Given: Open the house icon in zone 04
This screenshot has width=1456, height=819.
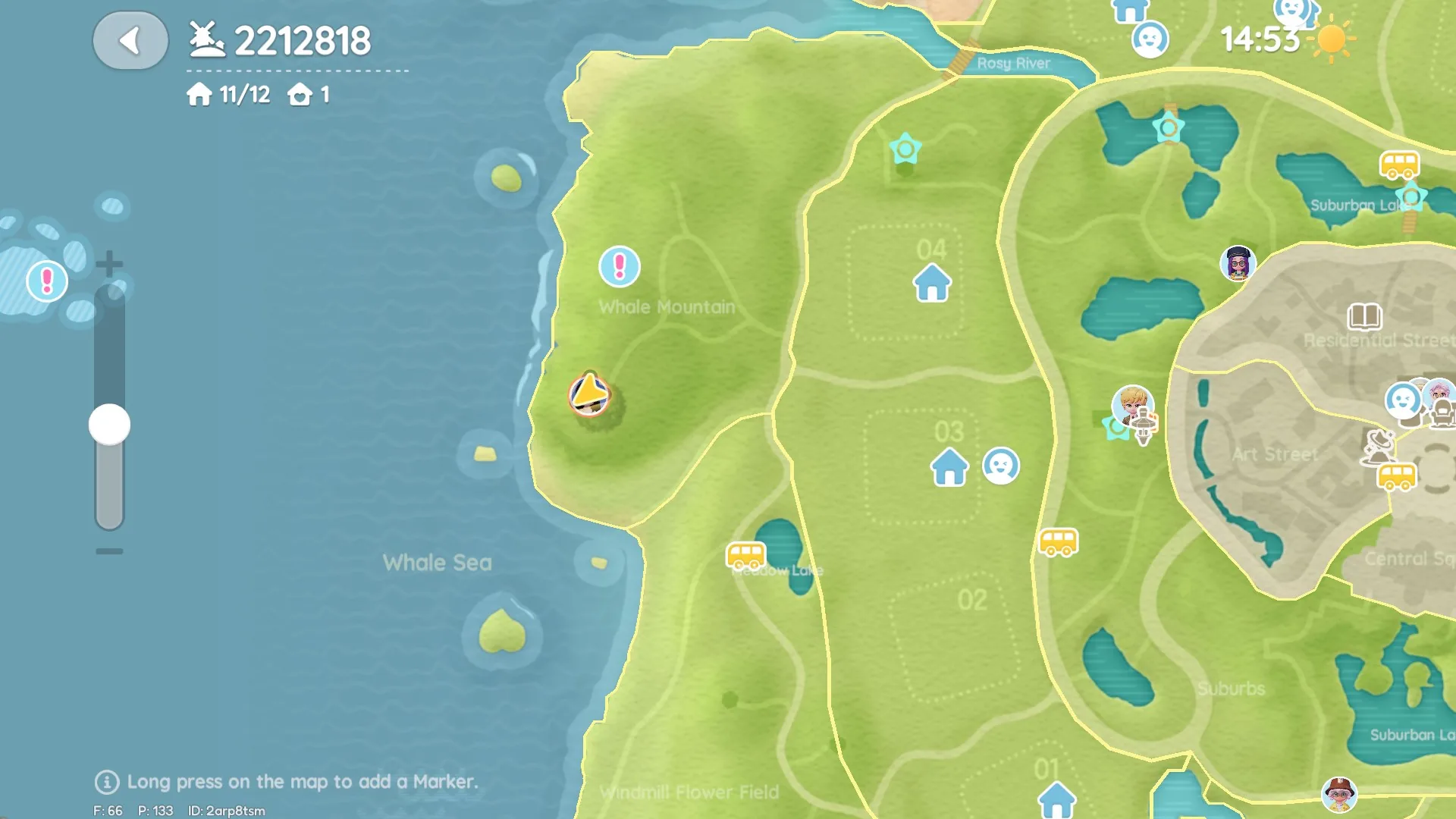Looking at the screenshot, I should coord(931,284).
